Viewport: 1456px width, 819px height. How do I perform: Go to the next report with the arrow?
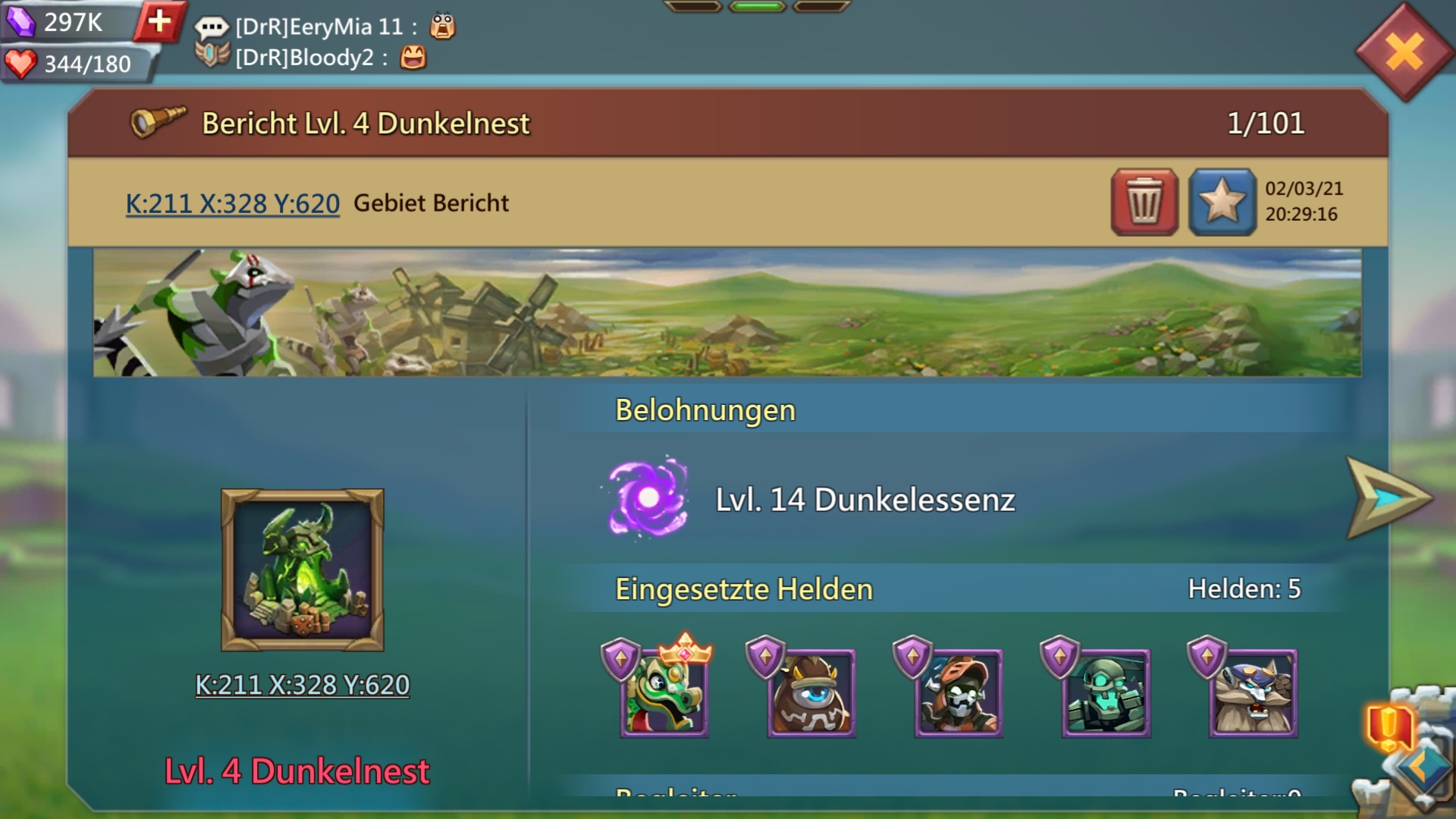tap(1387, 498)
